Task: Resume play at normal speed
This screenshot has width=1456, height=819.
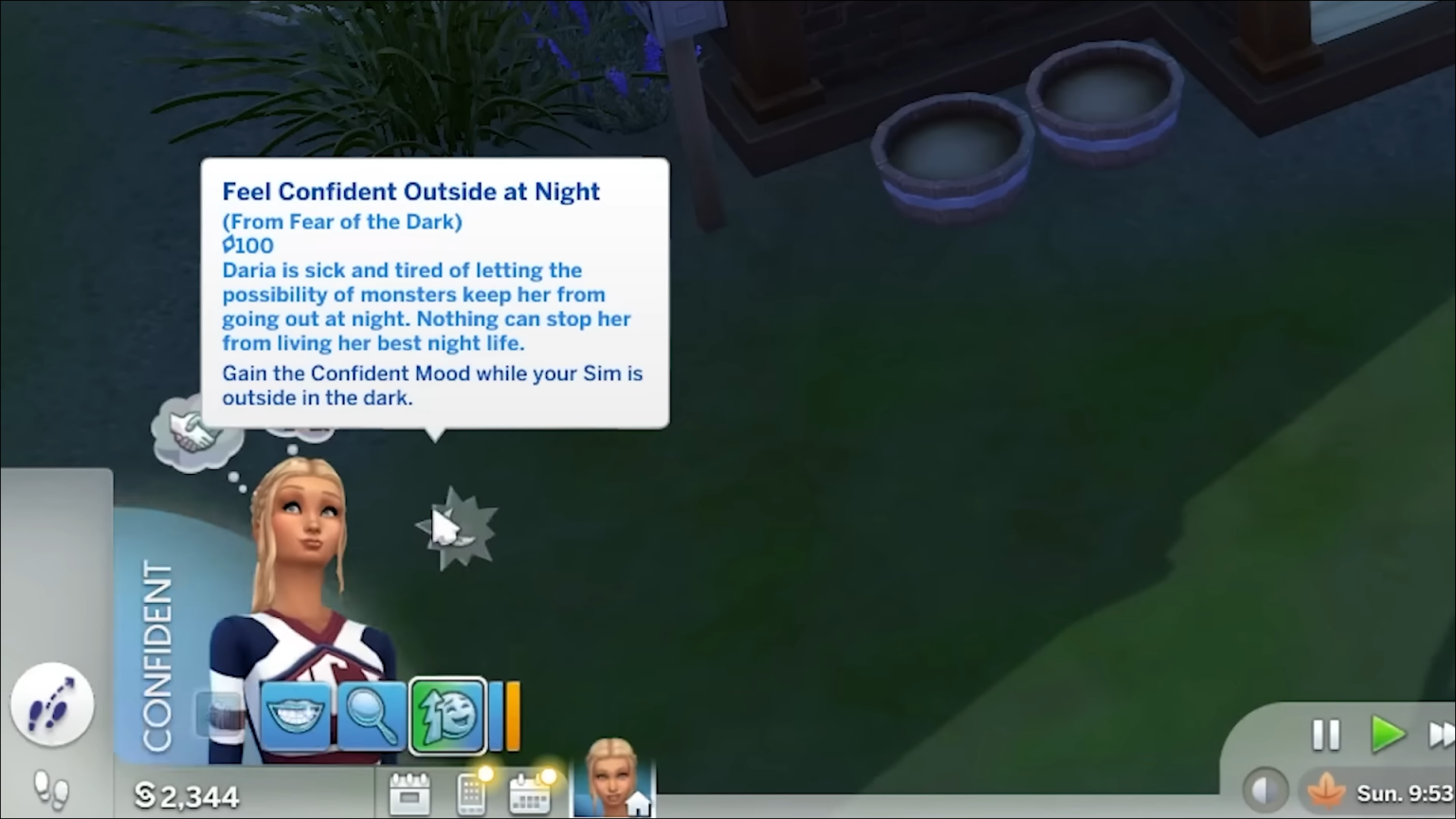Action: (x=1388, y=735)
